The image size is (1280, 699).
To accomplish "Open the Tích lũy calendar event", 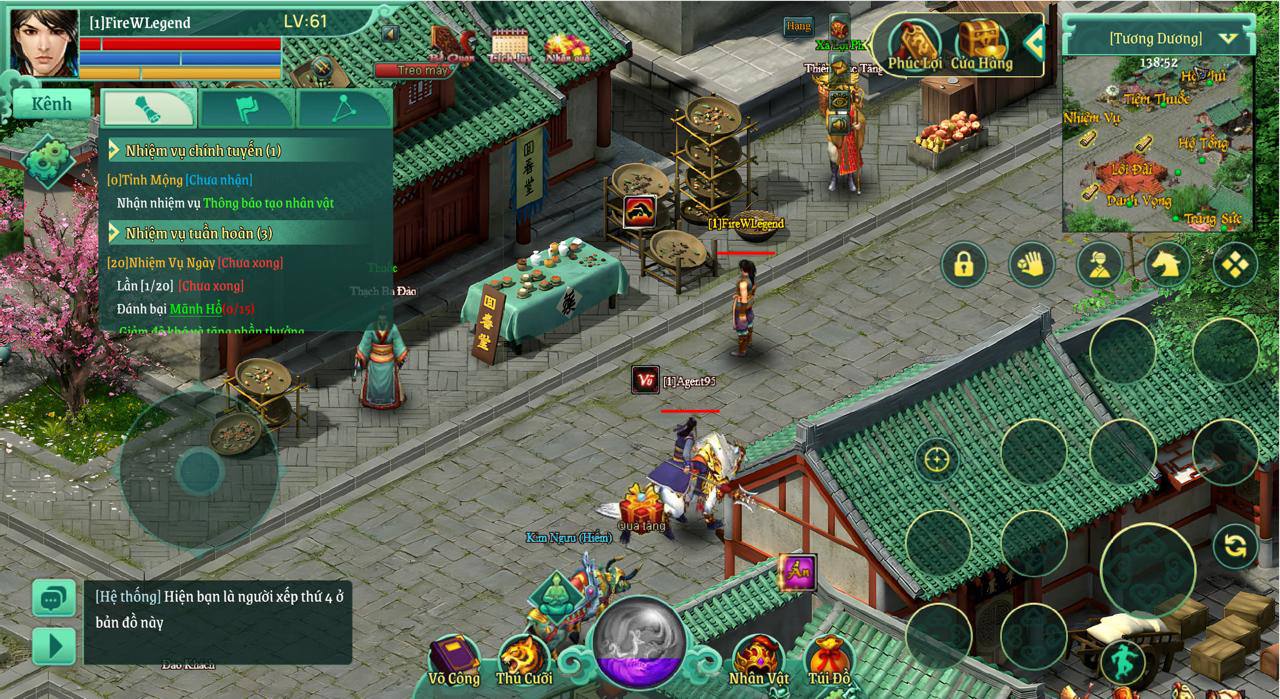I will coord(510,46).
